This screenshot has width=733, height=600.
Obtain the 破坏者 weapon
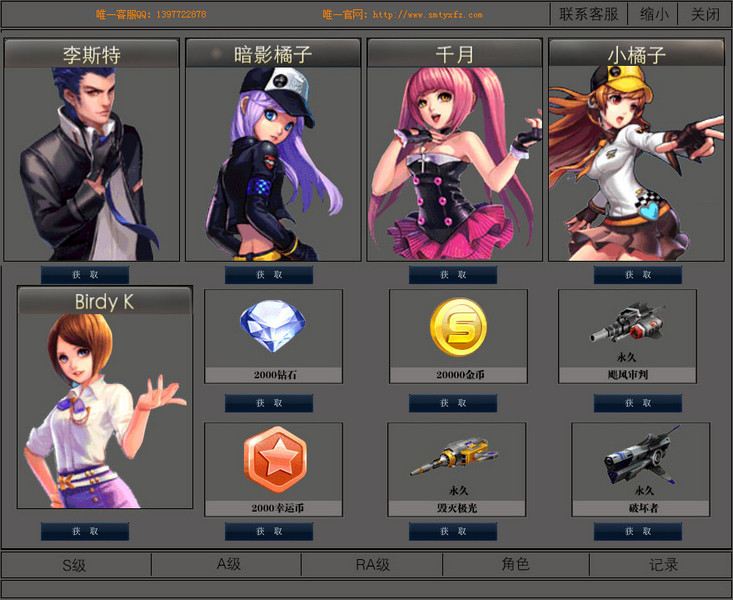coord(638,531)
